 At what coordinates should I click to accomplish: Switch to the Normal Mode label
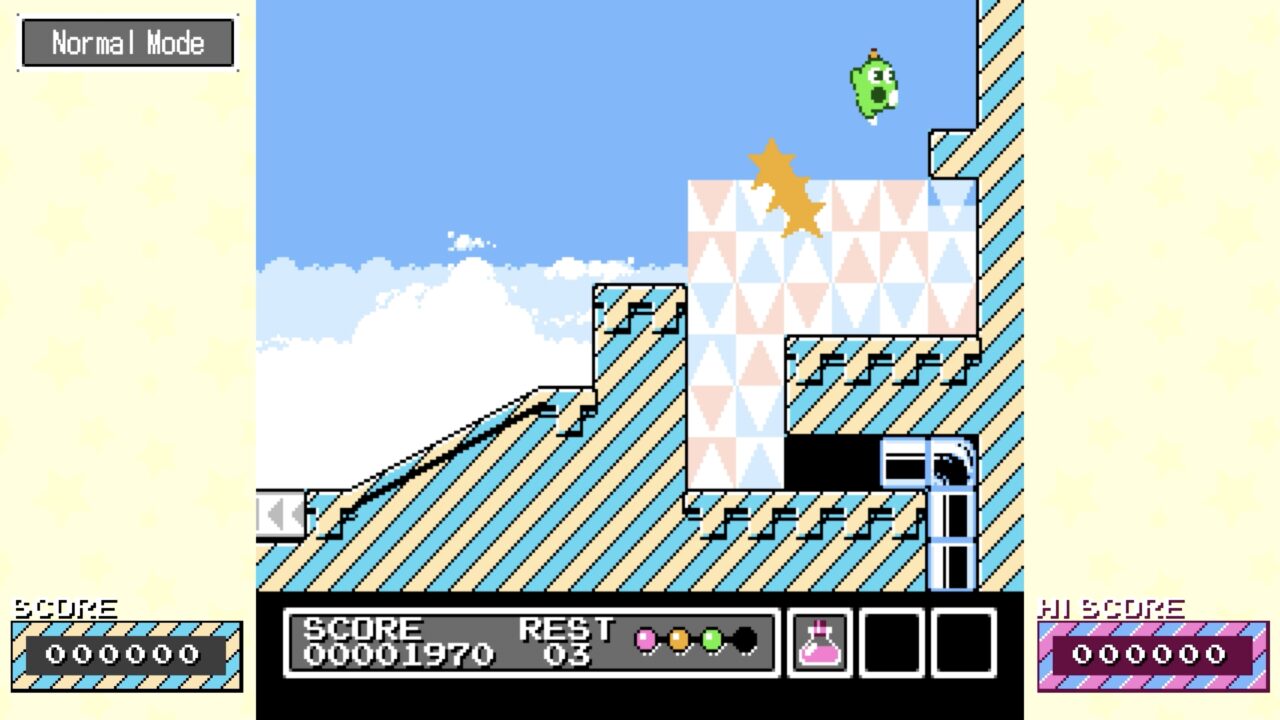[x=127, y=42]
